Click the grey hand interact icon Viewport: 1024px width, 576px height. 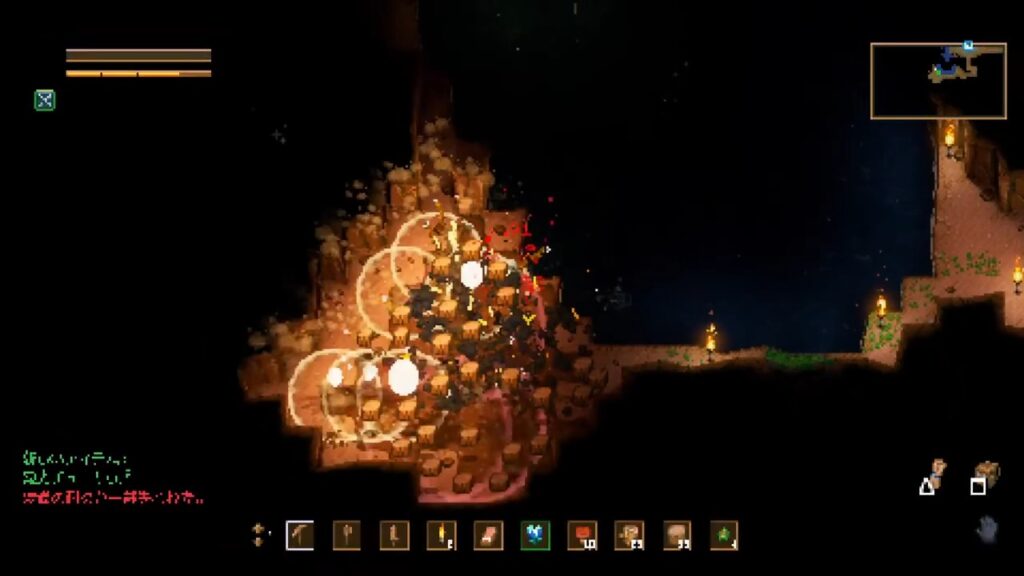pos(987,528)
